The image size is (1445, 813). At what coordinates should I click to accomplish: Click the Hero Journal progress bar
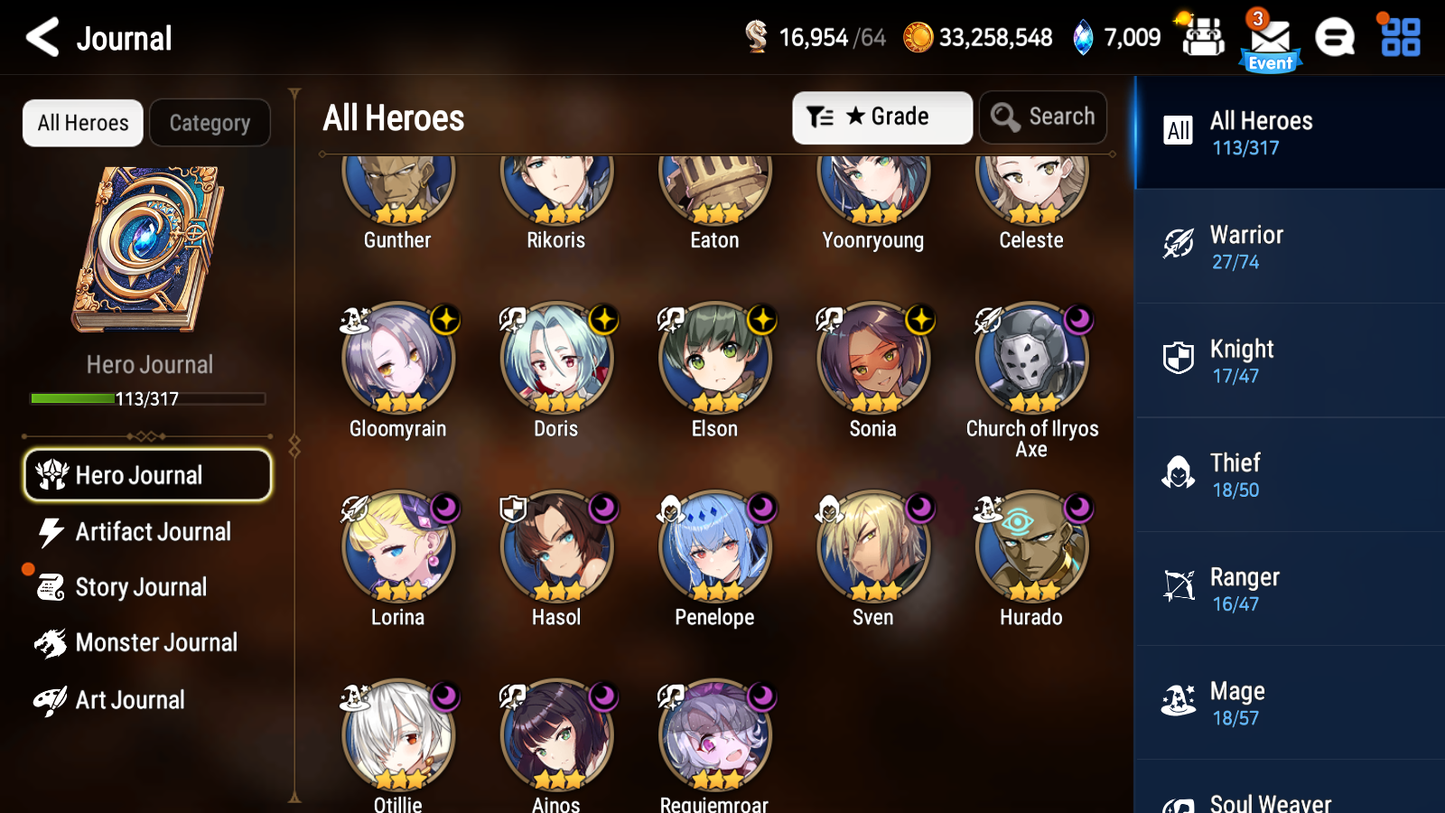point(148,398)
